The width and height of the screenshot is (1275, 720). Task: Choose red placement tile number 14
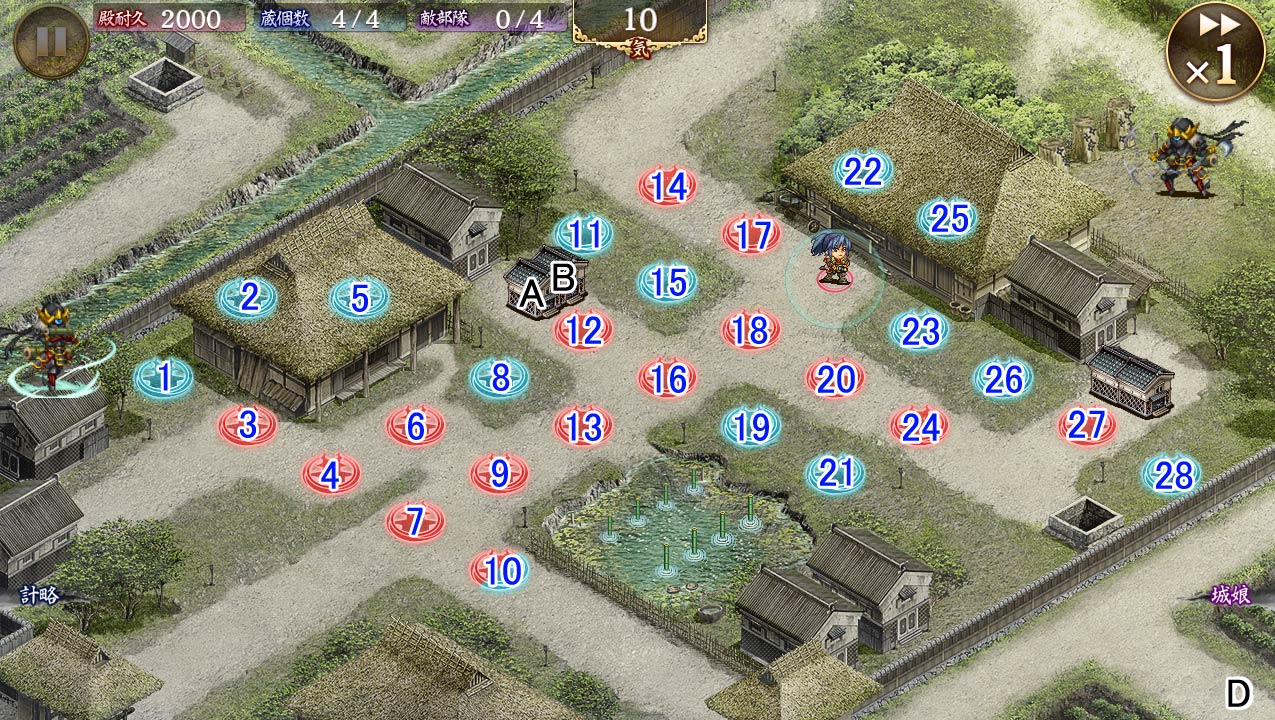click(668, 186)
